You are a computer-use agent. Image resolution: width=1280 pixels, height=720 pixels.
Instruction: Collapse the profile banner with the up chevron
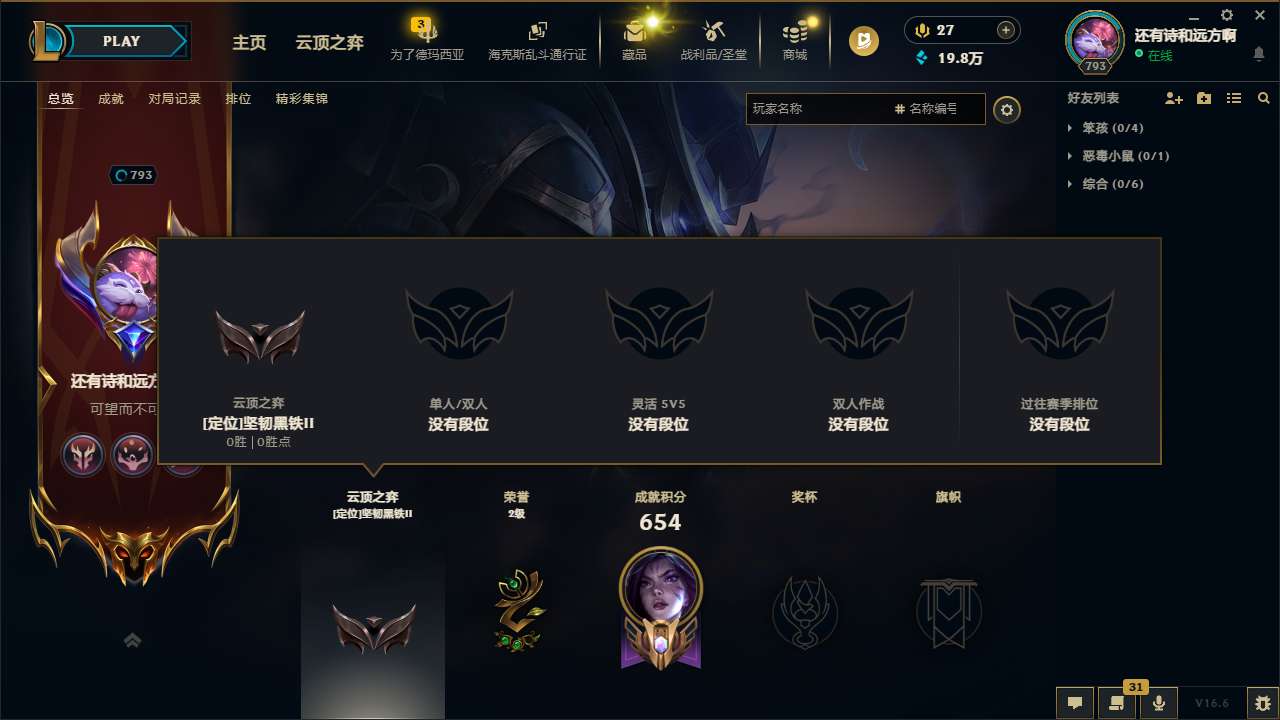tap(132, 639)
